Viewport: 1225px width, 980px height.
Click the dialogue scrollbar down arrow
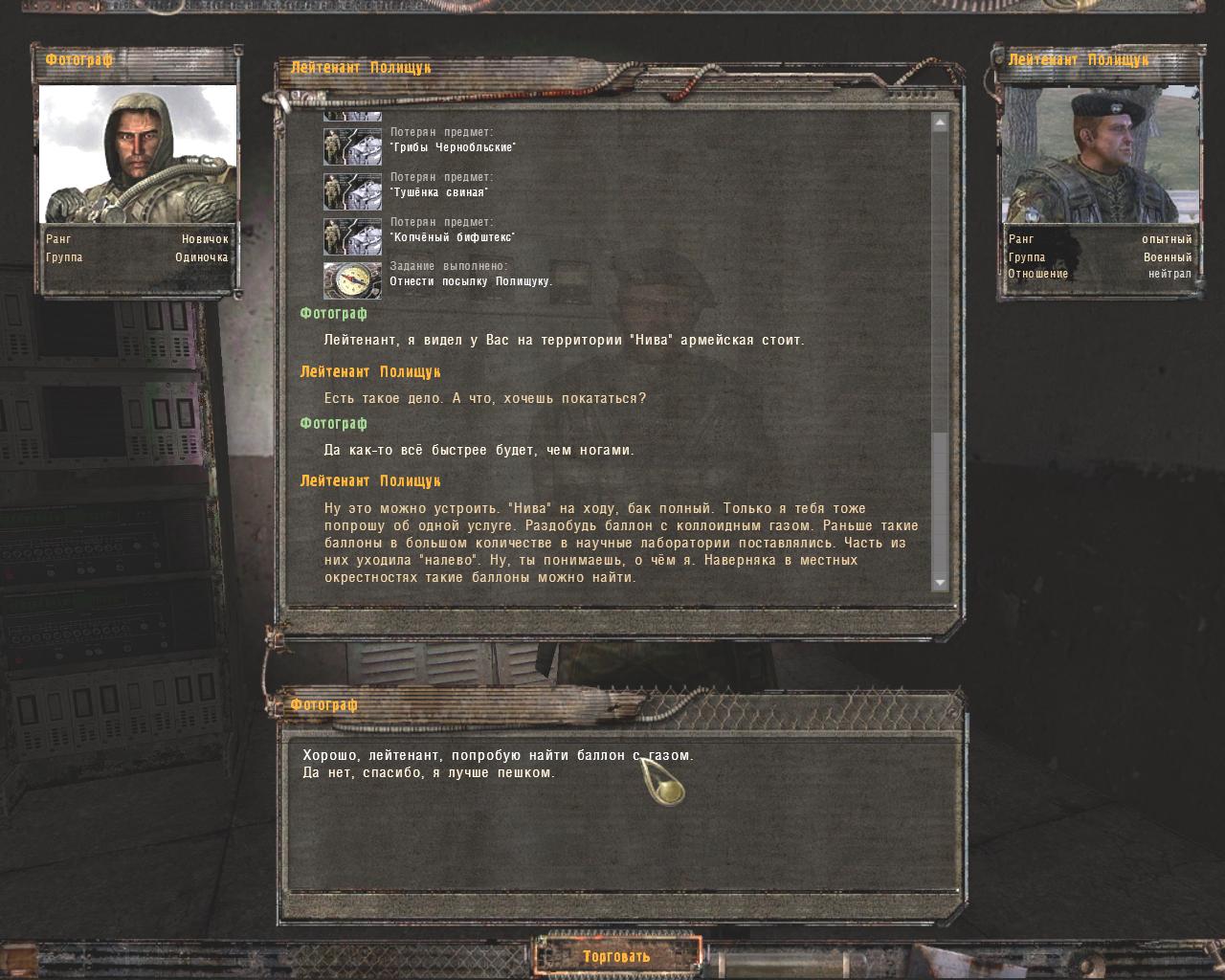(x=940, y=583)
